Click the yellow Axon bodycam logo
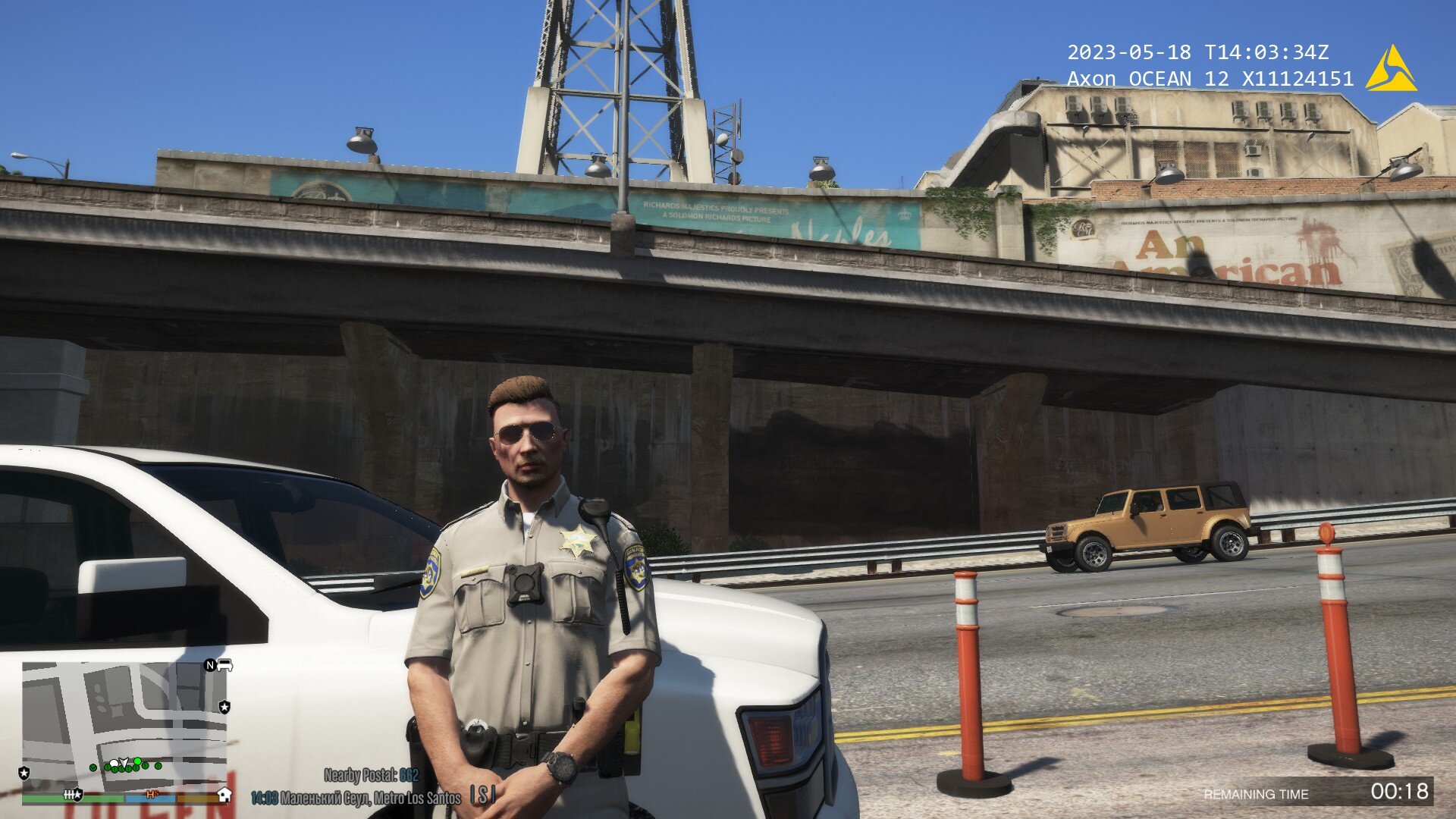The width and height of the screenshot is (1456, 819). pos(1390,70)
